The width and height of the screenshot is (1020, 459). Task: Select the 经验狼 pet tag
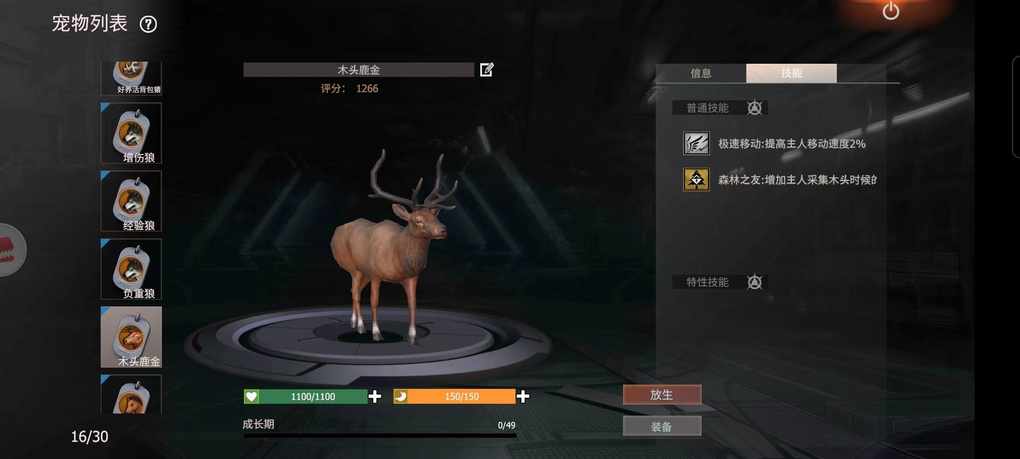tap(131, 201)
